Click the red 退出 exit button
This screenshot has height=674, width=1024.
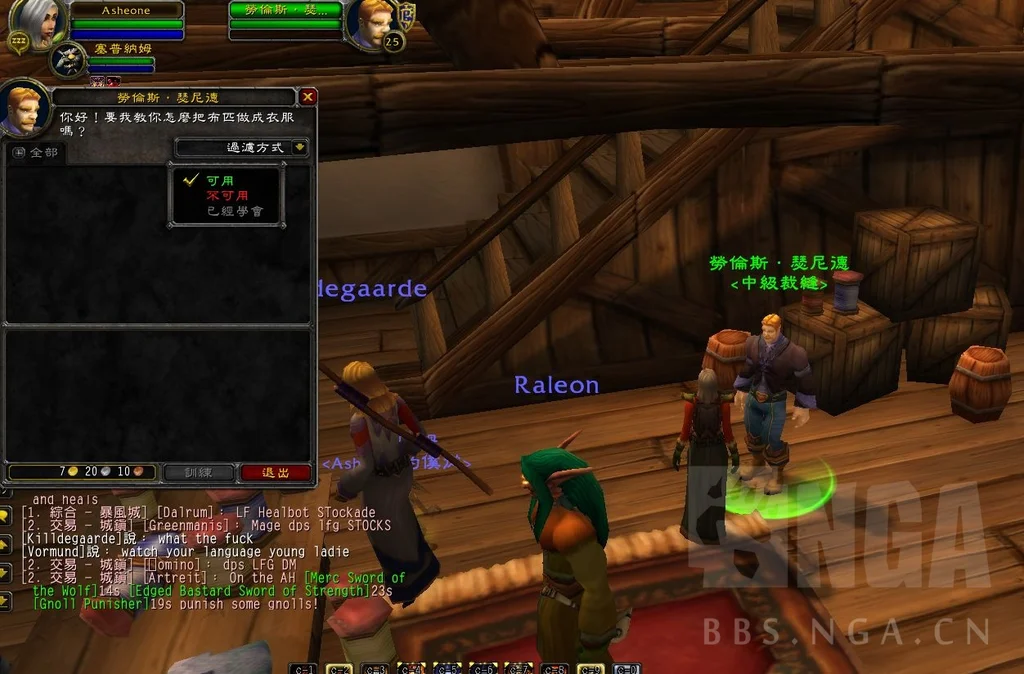[275, 472]
